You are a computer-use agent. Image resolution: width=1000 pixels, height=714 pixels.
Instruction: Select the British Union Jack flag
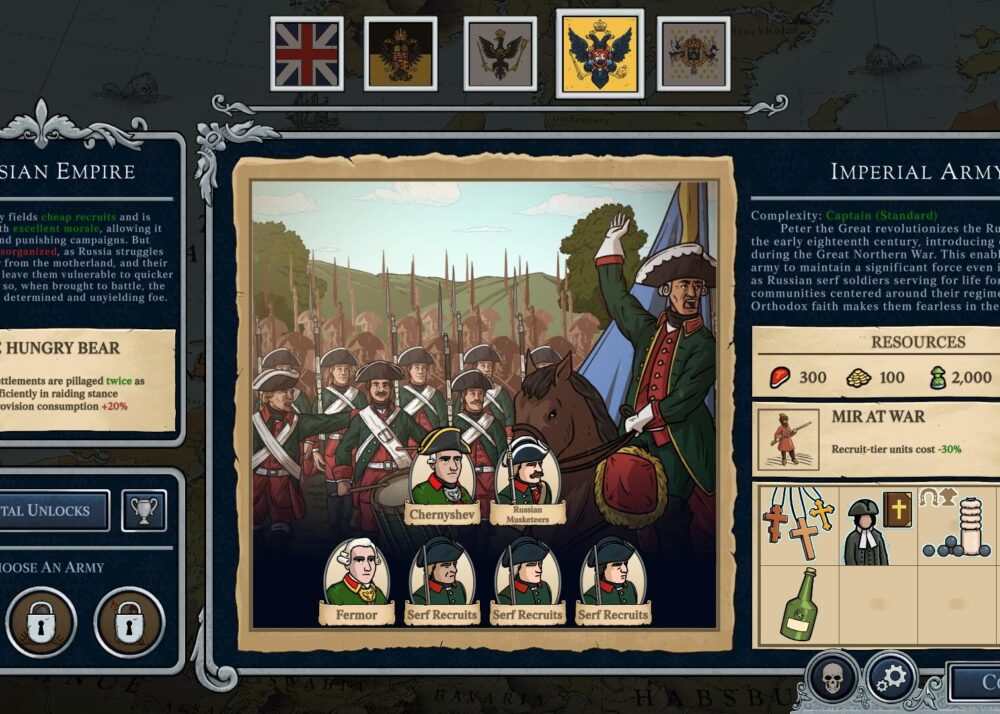pos(307,53)
